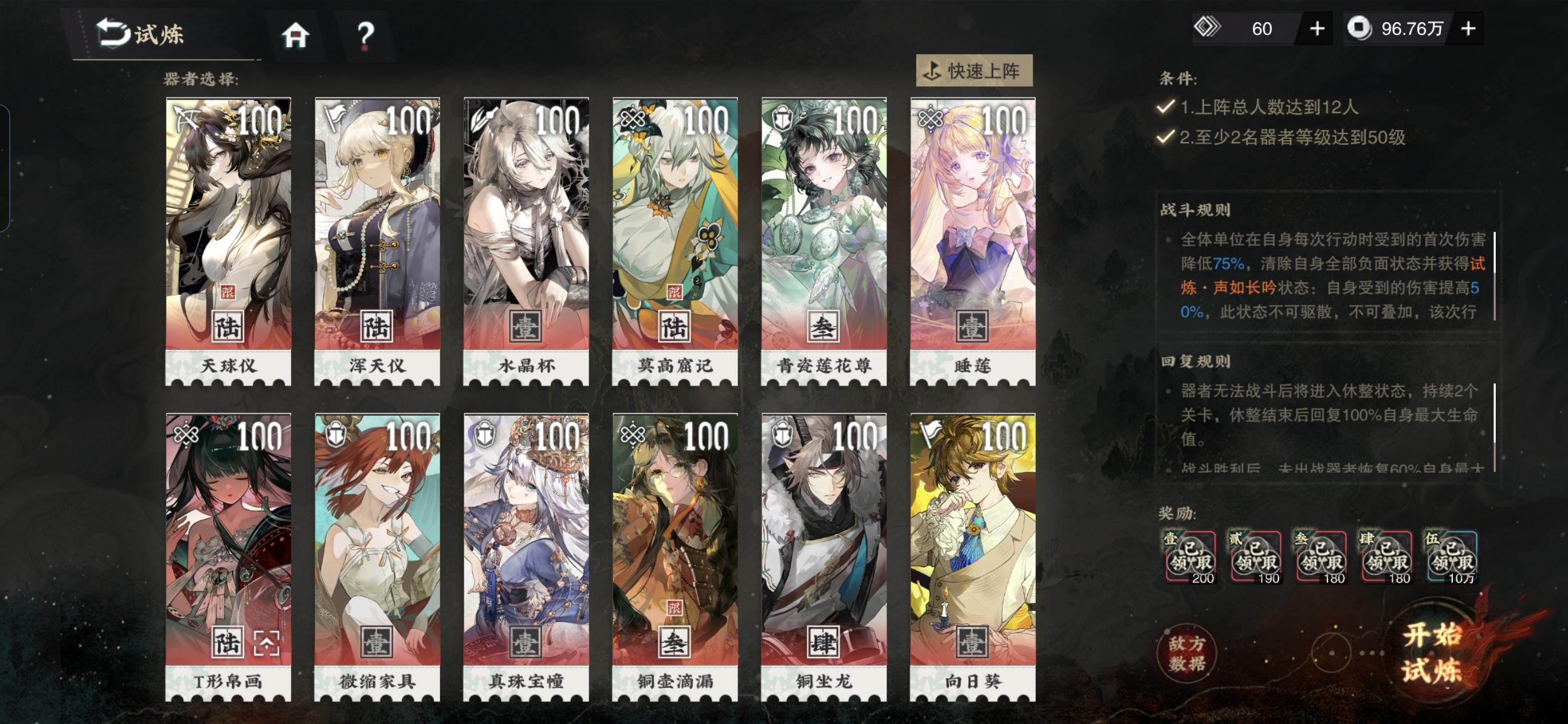The height and width of the screenshot is (724, 1568).
Task: Click the 快速上阵 quick deploy icon
Action: [x=931, y=70]
